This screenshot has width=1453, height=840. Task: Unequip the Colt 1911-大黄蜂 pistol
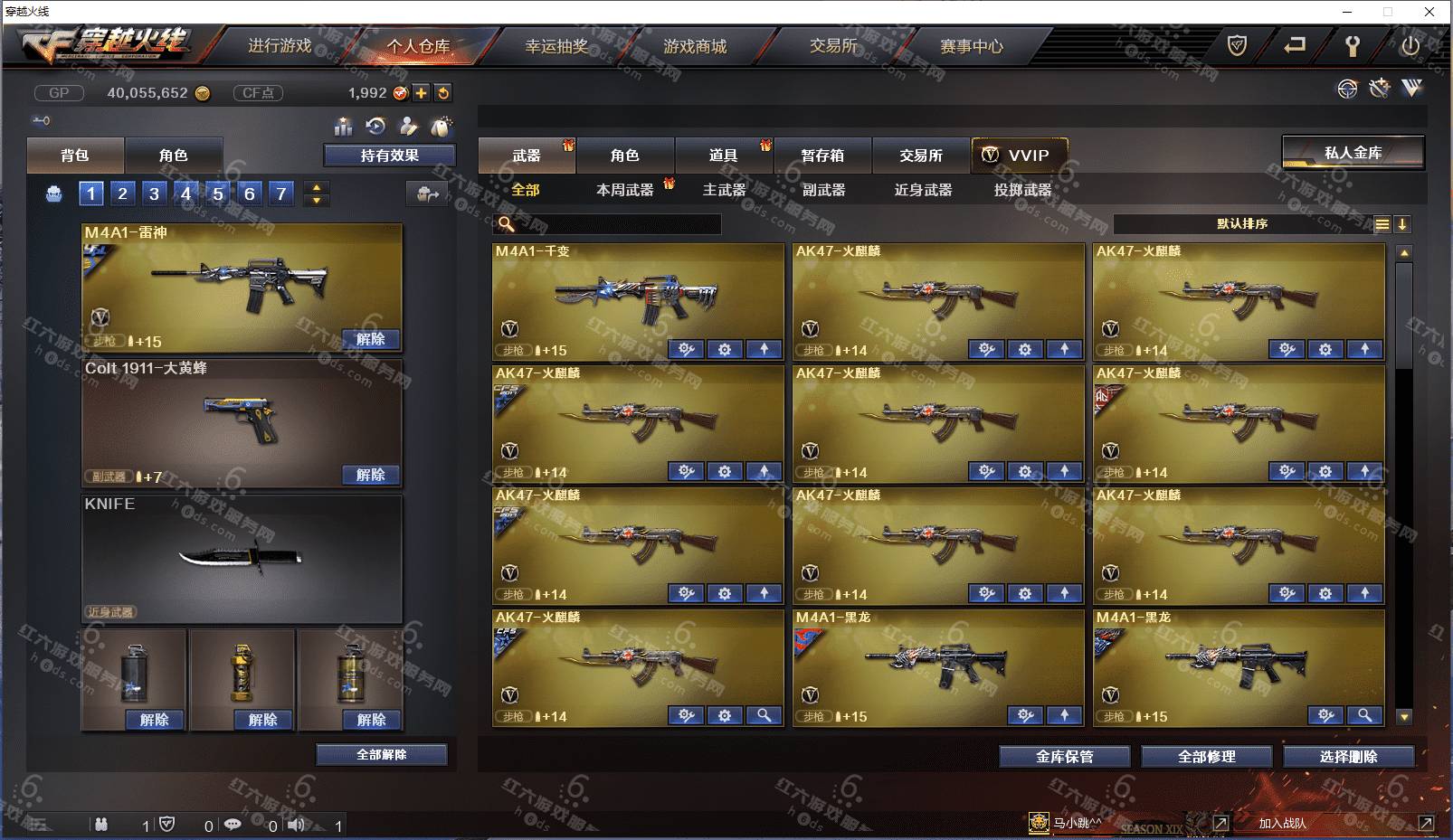371,475
